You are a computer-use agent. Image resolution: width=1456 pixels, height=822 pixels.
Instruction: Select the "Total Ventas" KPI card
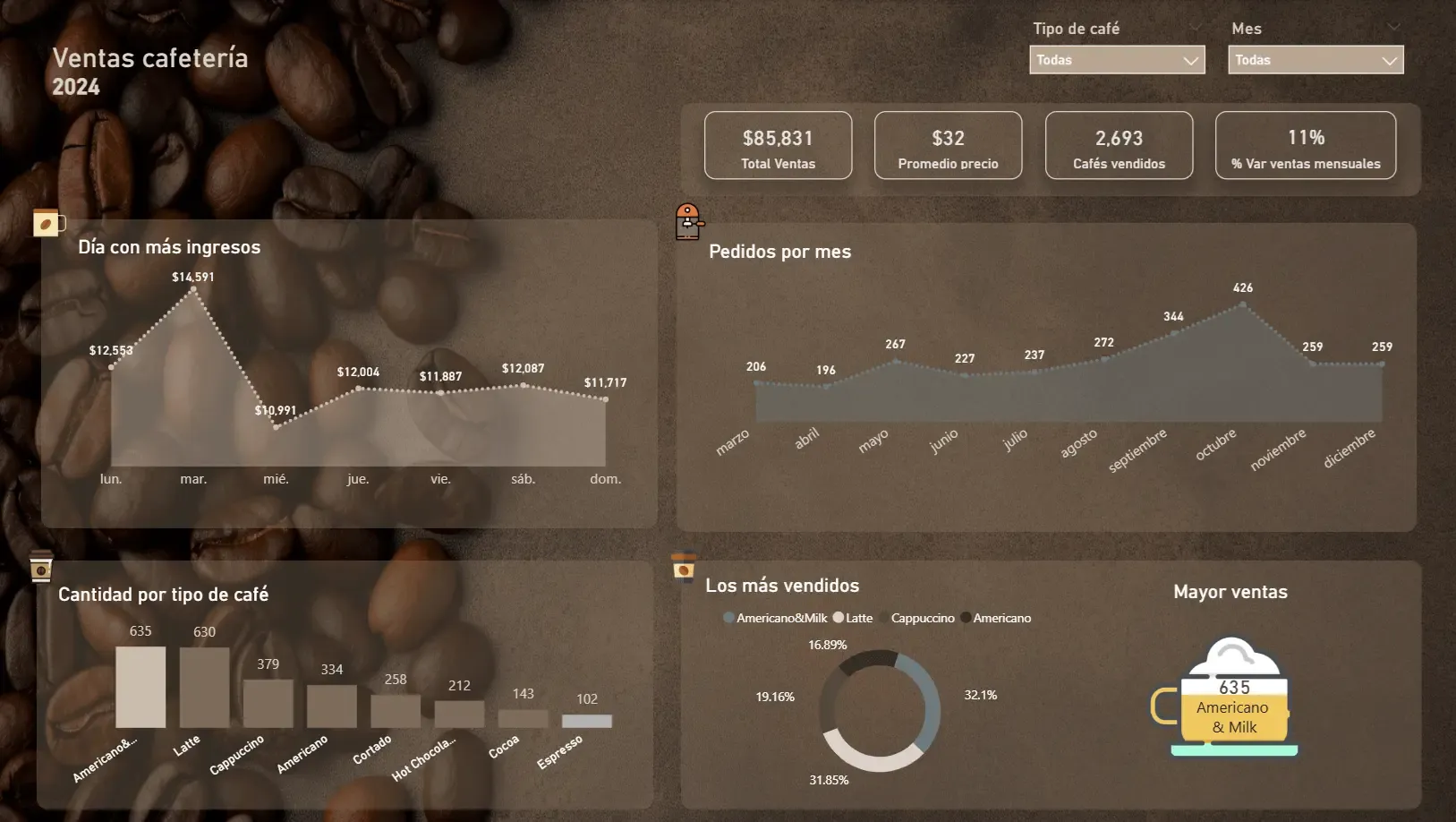(x=778, y=145)
